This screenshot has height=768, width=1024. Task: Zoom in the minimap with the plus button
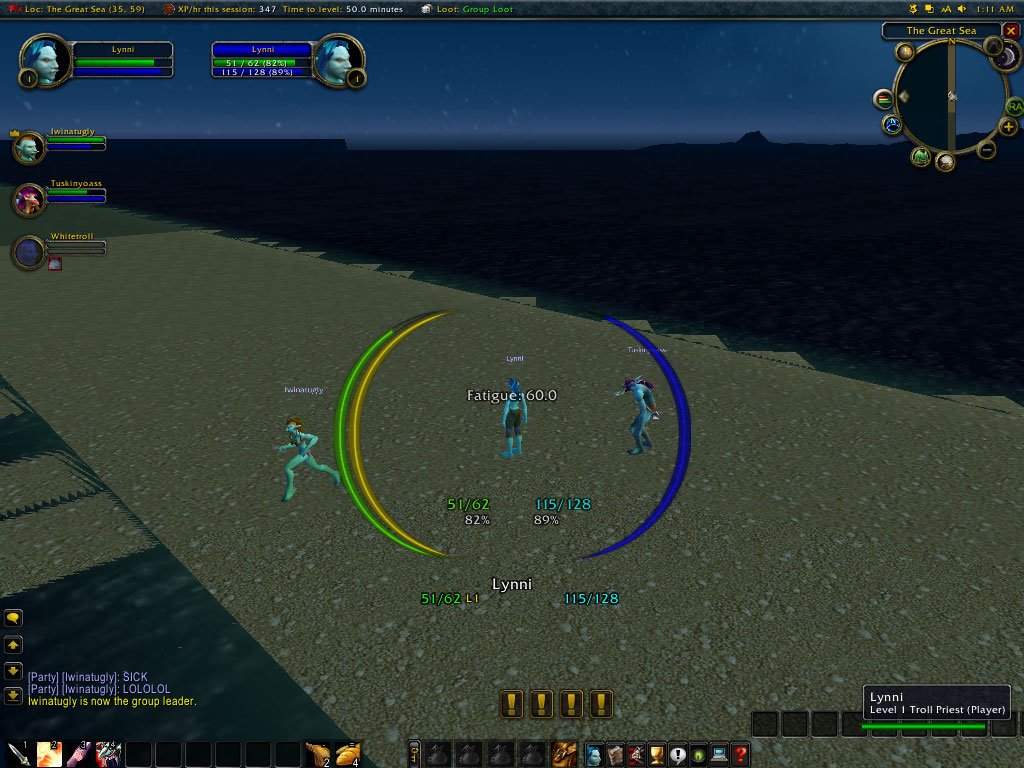pos(1008,127)
